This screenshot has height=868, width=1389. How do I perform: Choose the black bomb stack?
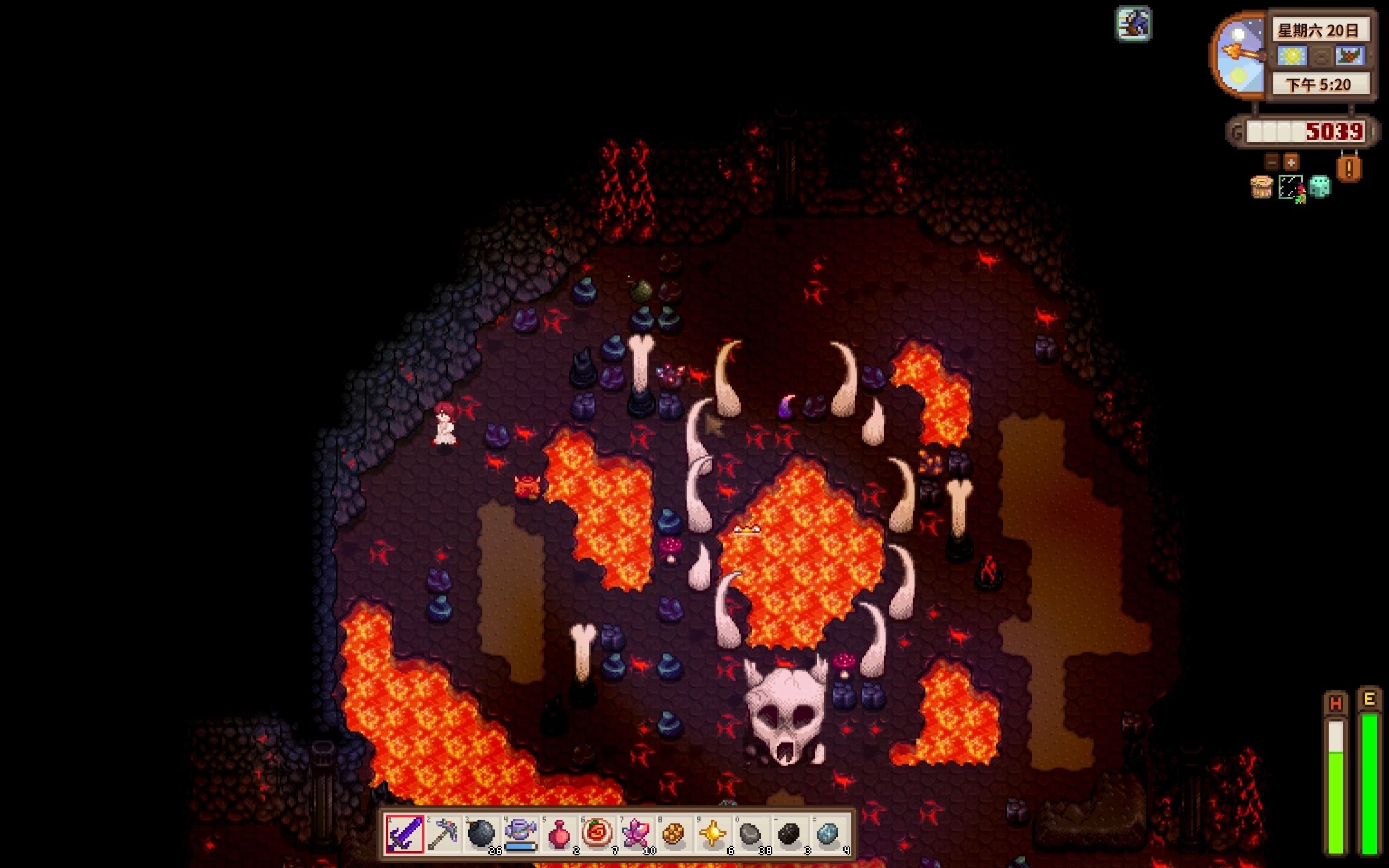481,834
